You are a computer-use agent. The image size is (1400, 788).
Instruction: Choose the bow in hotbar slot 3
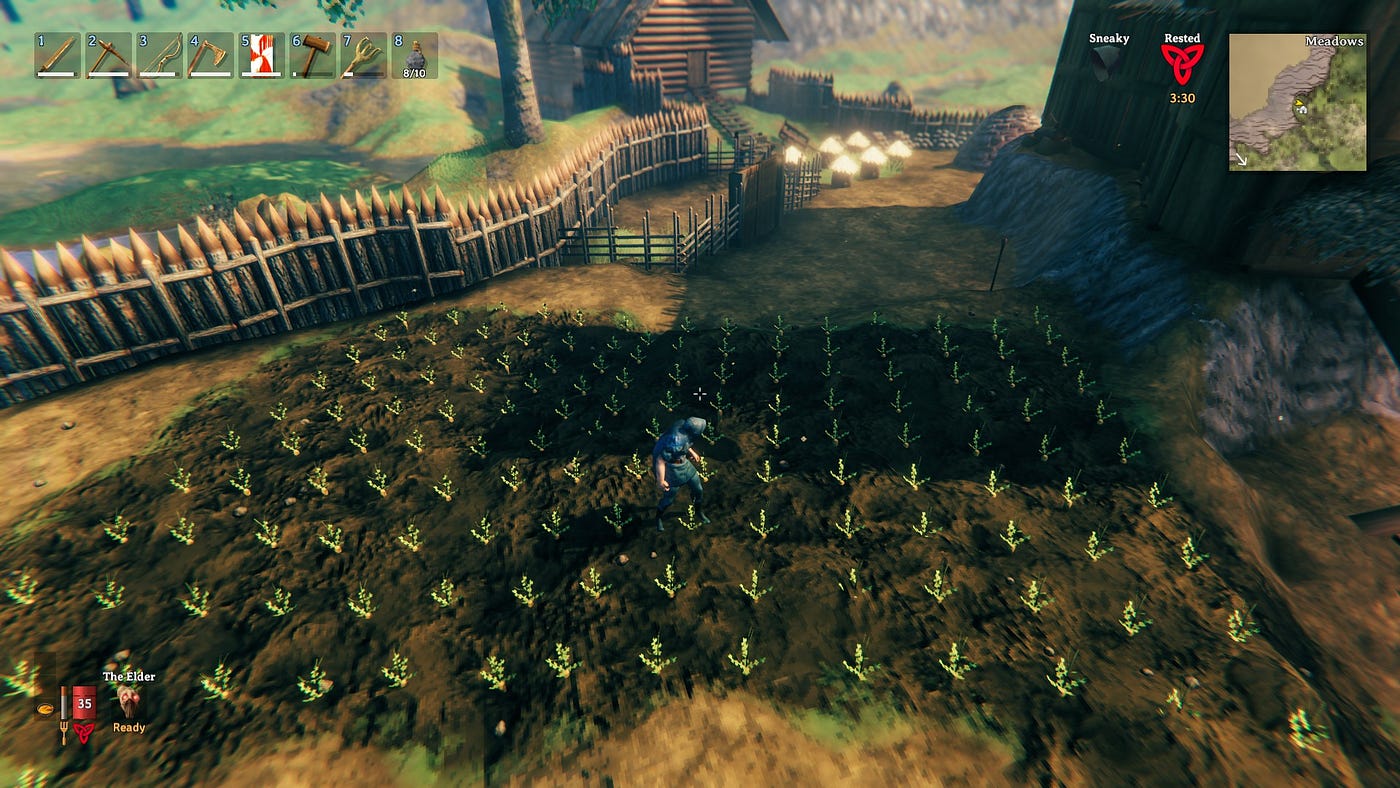pos(159,56)
